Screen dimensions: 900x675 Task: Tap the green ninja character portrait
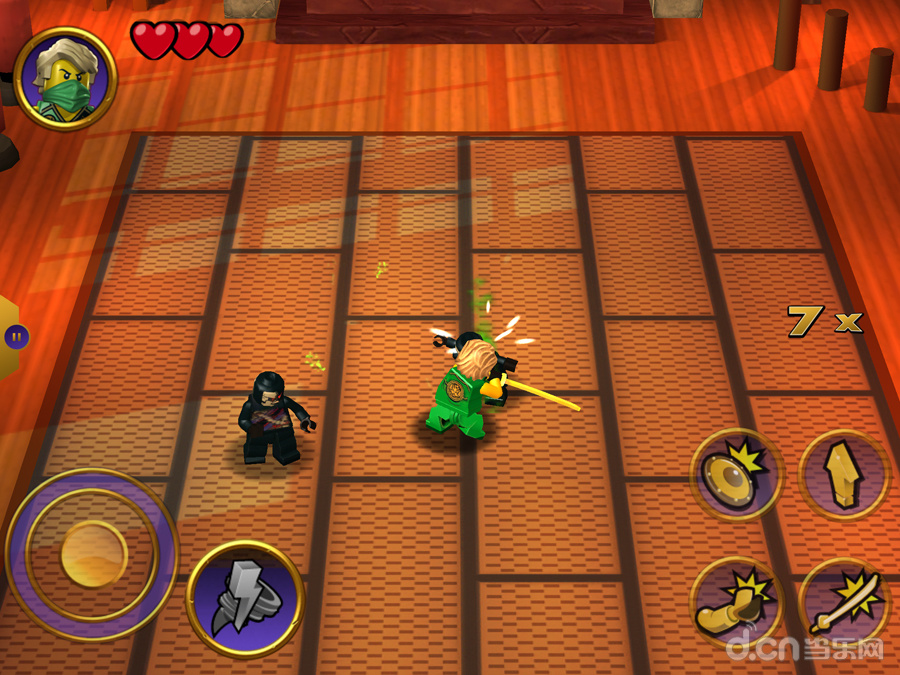pos(65,79)
